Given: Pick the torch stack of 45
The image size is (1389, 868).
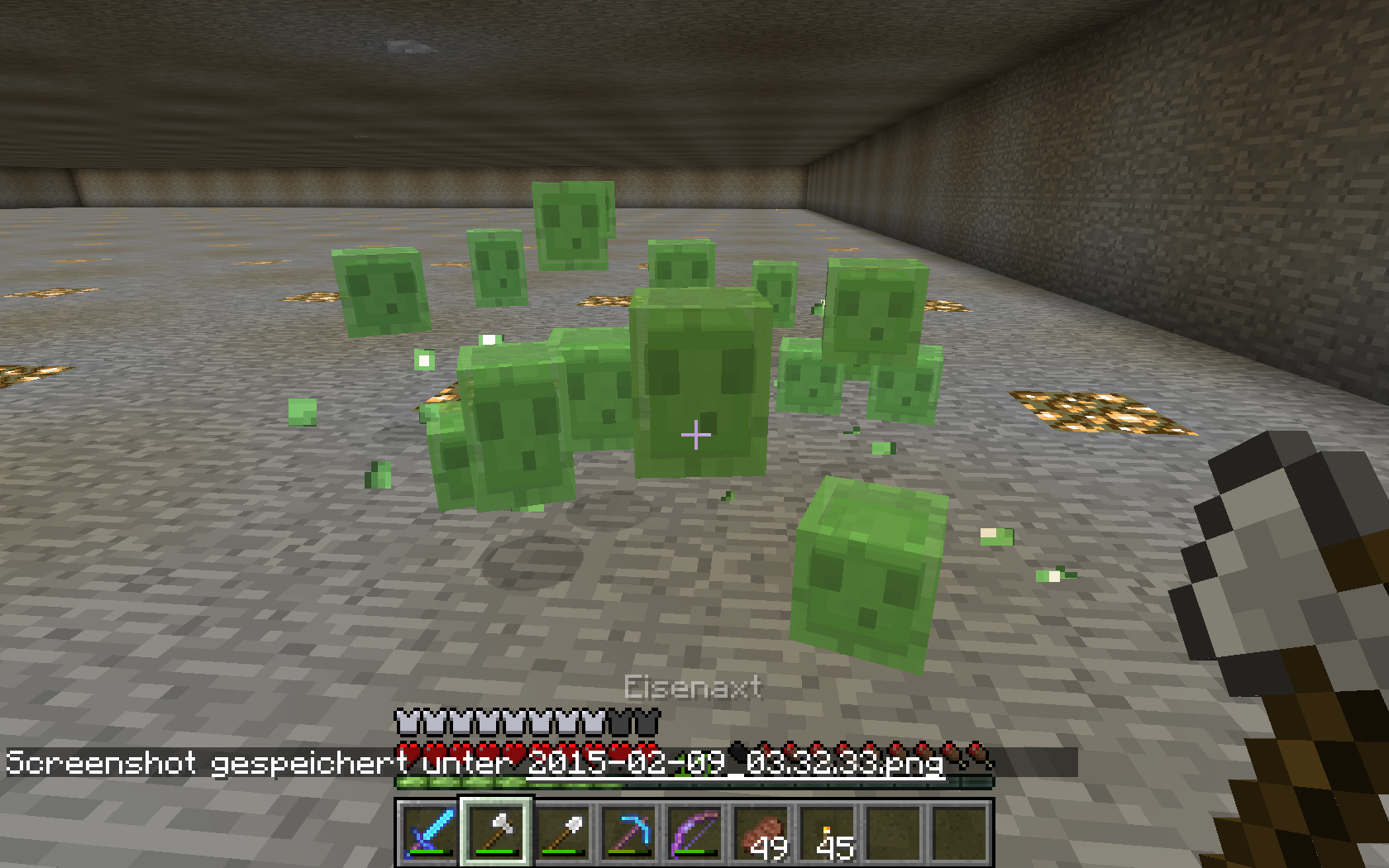Looking at the screenshot, I should 828,832.
